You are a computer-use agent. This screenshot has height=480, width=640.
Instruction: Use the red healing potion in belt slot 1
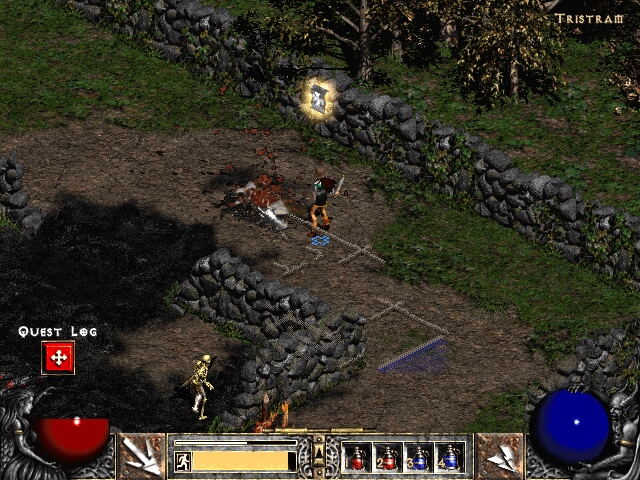[x=356, y=458]
